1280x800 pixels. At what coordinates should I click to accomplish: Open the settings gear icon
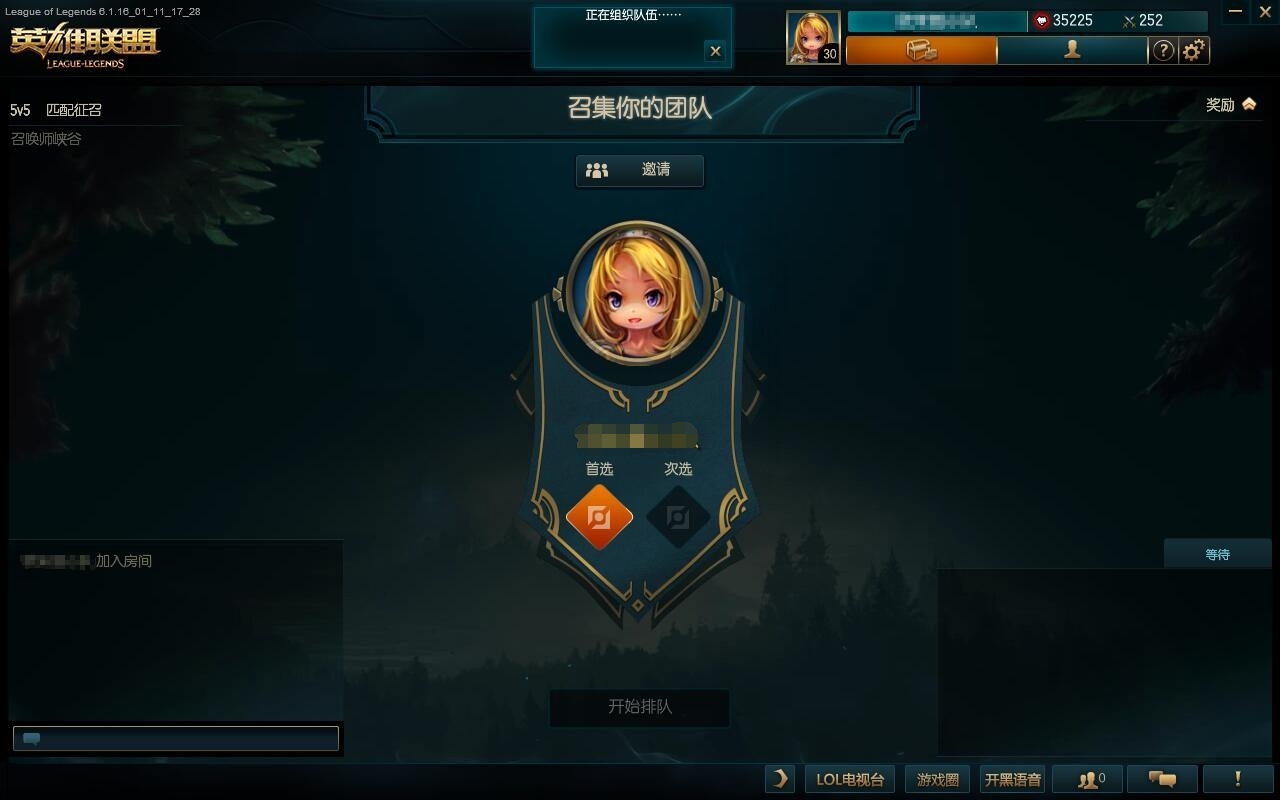tap(1195, 50)
